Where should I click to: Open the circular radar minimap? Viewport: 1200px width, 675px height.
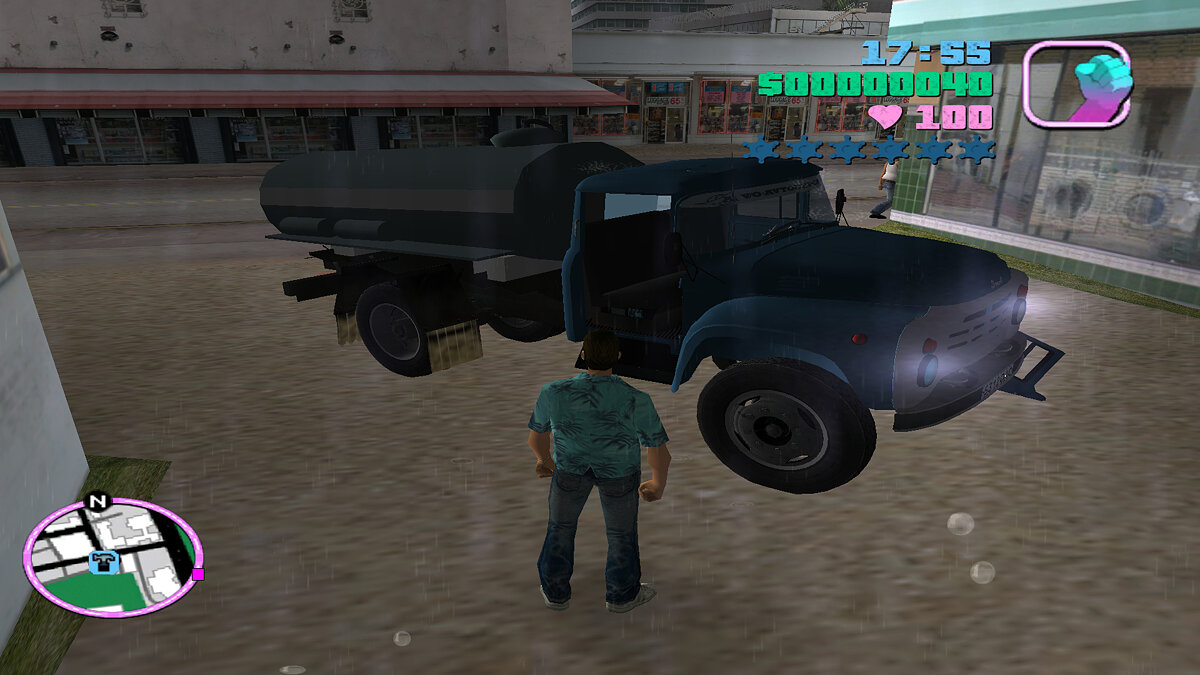click(x=112, y=557)
